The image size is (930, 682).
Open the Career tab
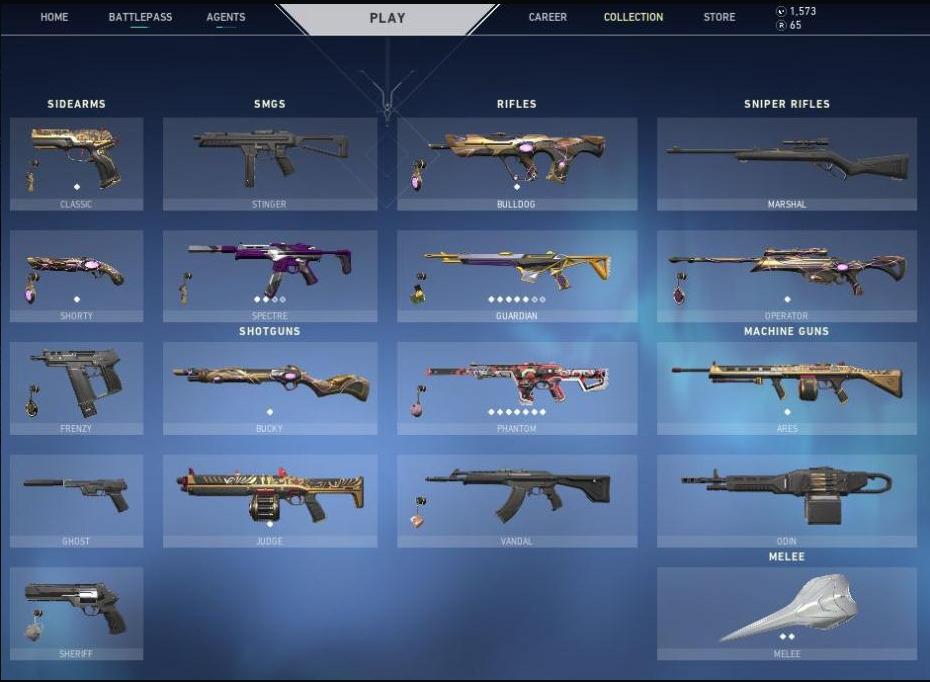click(547, 17)
